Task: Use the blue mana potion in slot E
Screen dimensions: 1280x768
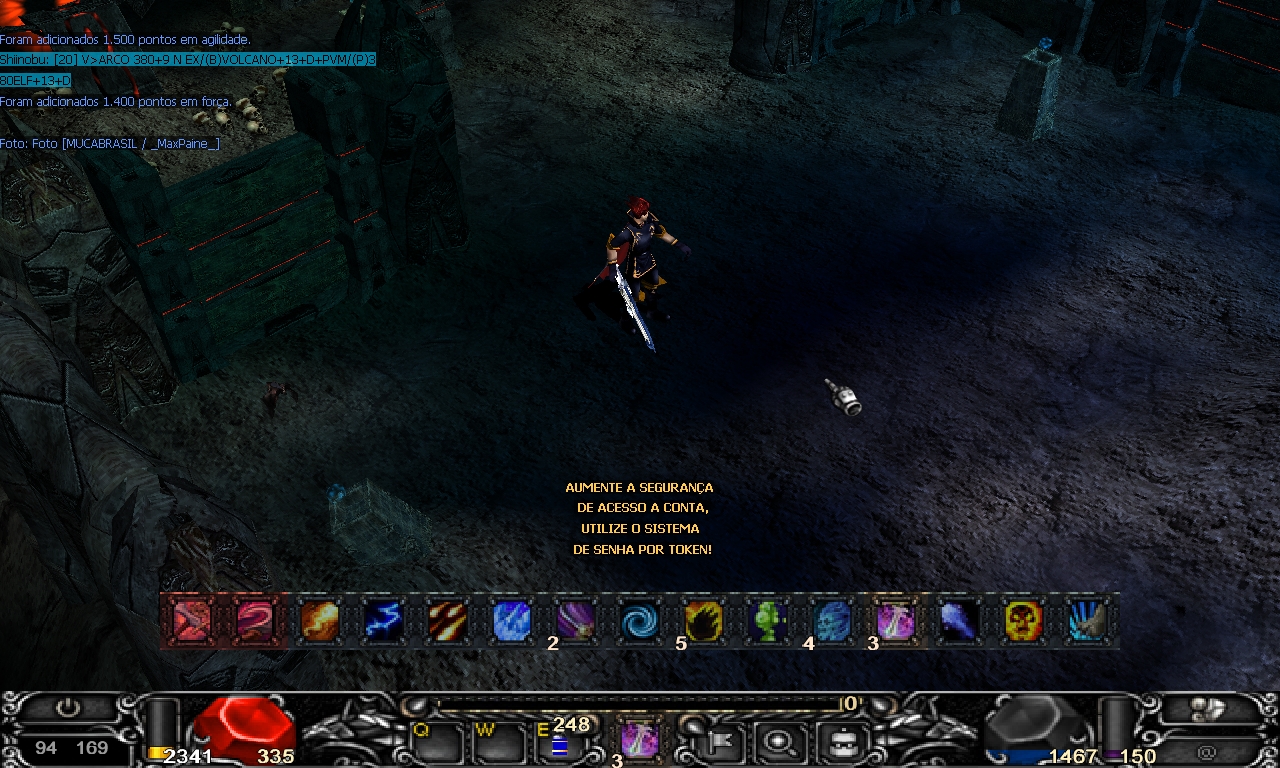Action: click(559, 746)
